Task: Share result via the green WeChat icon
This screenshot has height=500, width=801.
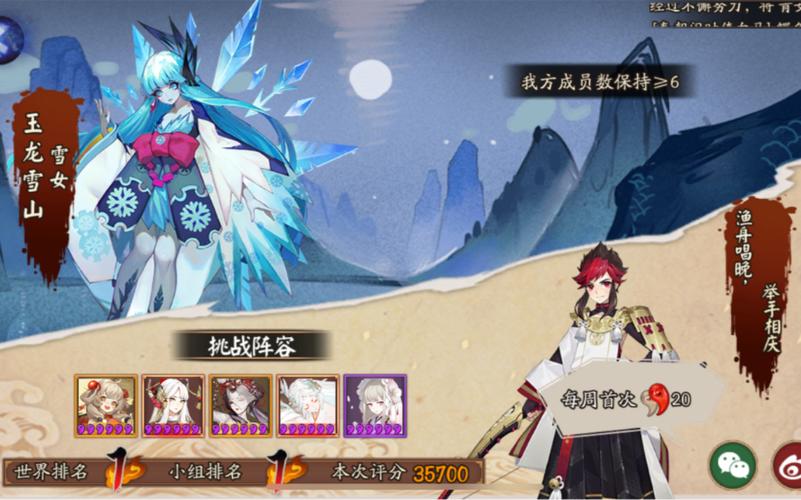Action: click(733, 466)
